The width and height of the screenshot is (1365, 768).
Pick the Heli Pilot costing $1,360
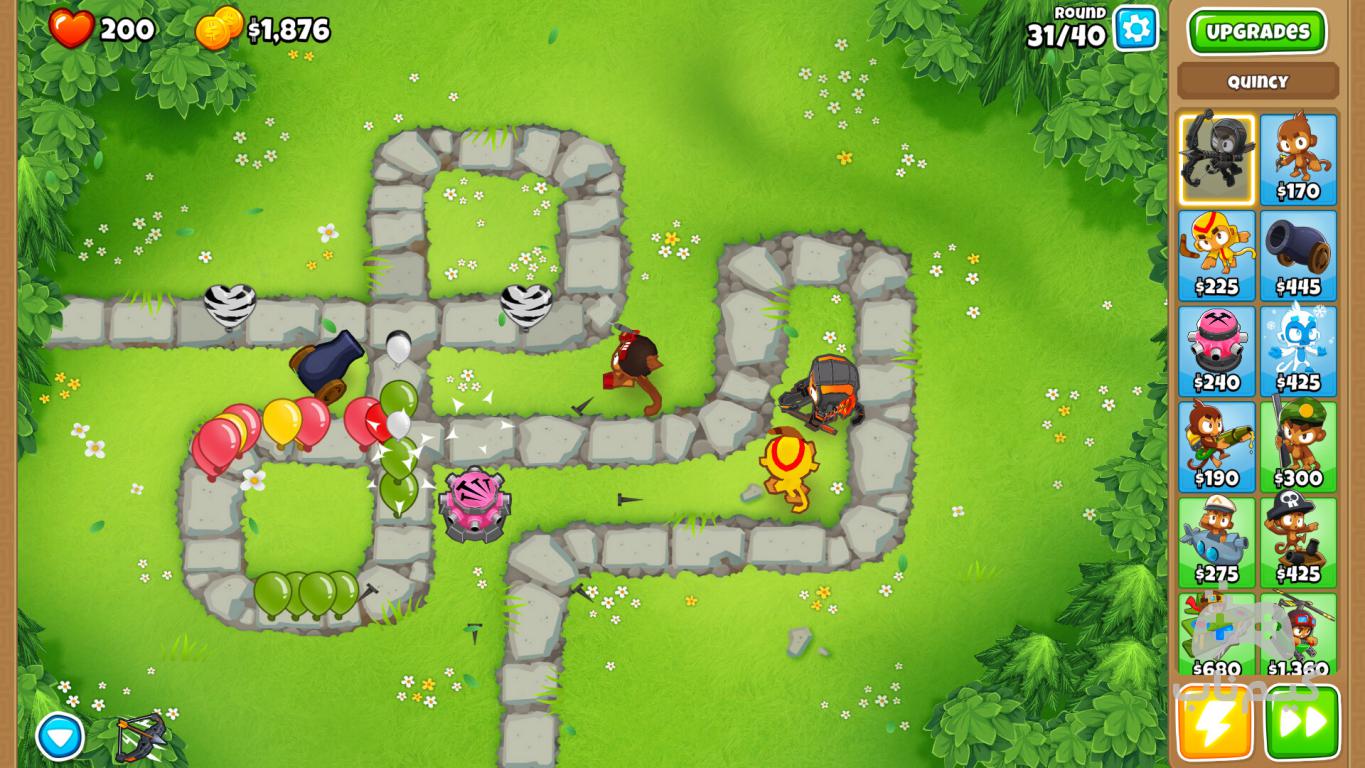point(1298,636)
